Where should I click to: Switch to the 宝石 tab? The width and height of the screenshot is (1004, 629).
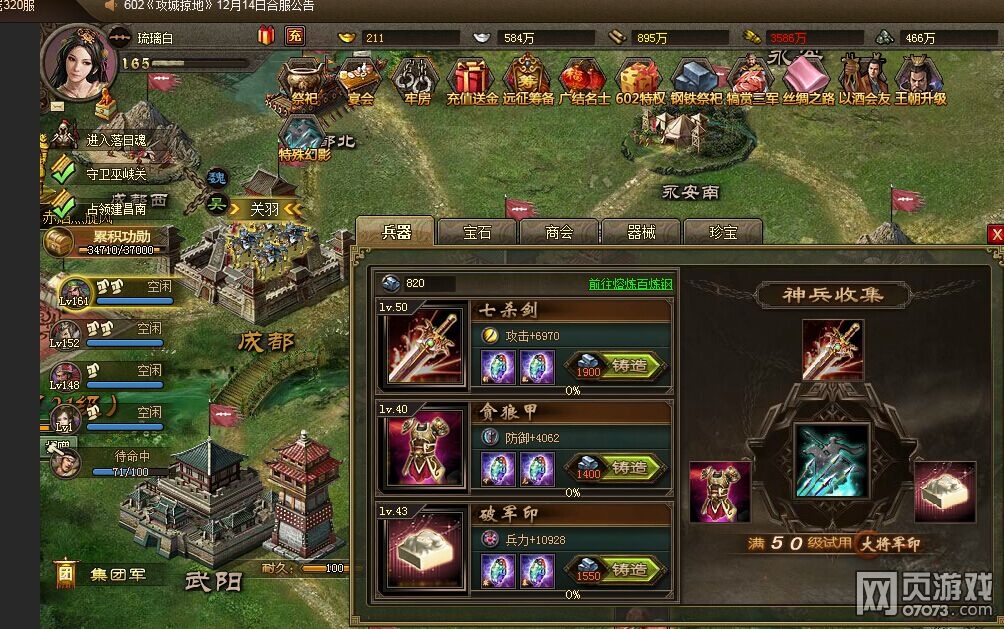coord(477,232)
